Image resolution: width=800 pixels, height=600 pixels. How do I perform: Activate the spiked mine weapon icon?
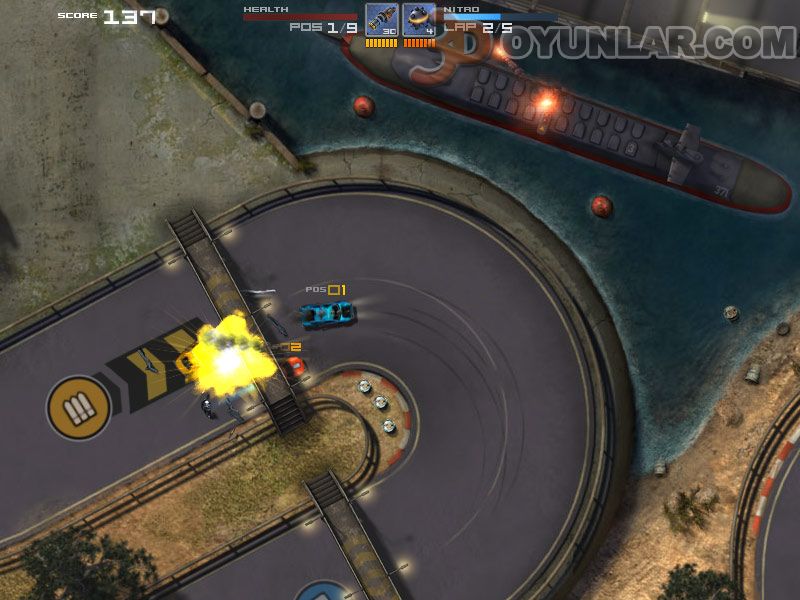[x=419, y=20]
